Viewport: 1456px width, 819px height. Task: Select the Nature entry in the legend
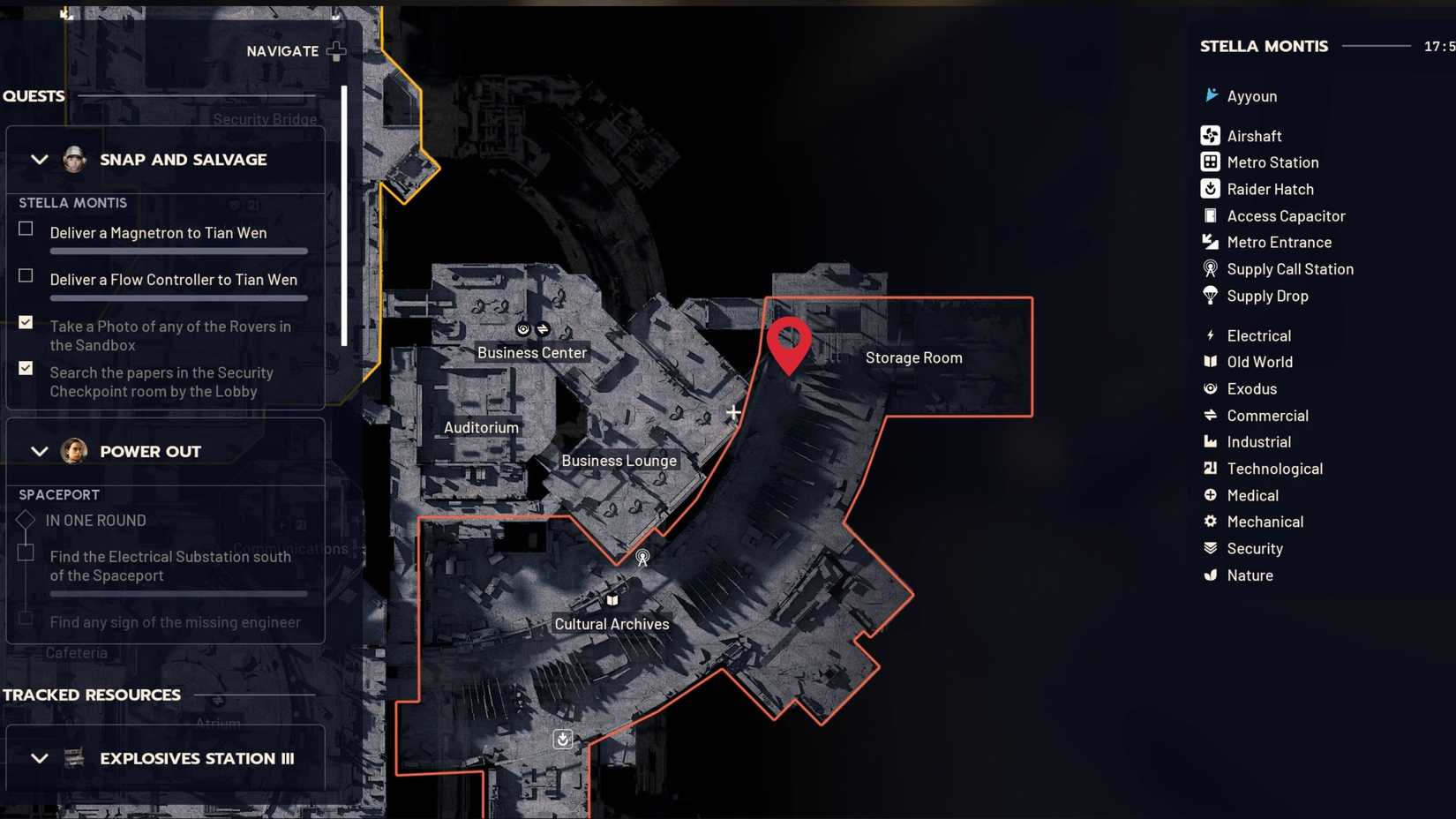(1250, 575)
